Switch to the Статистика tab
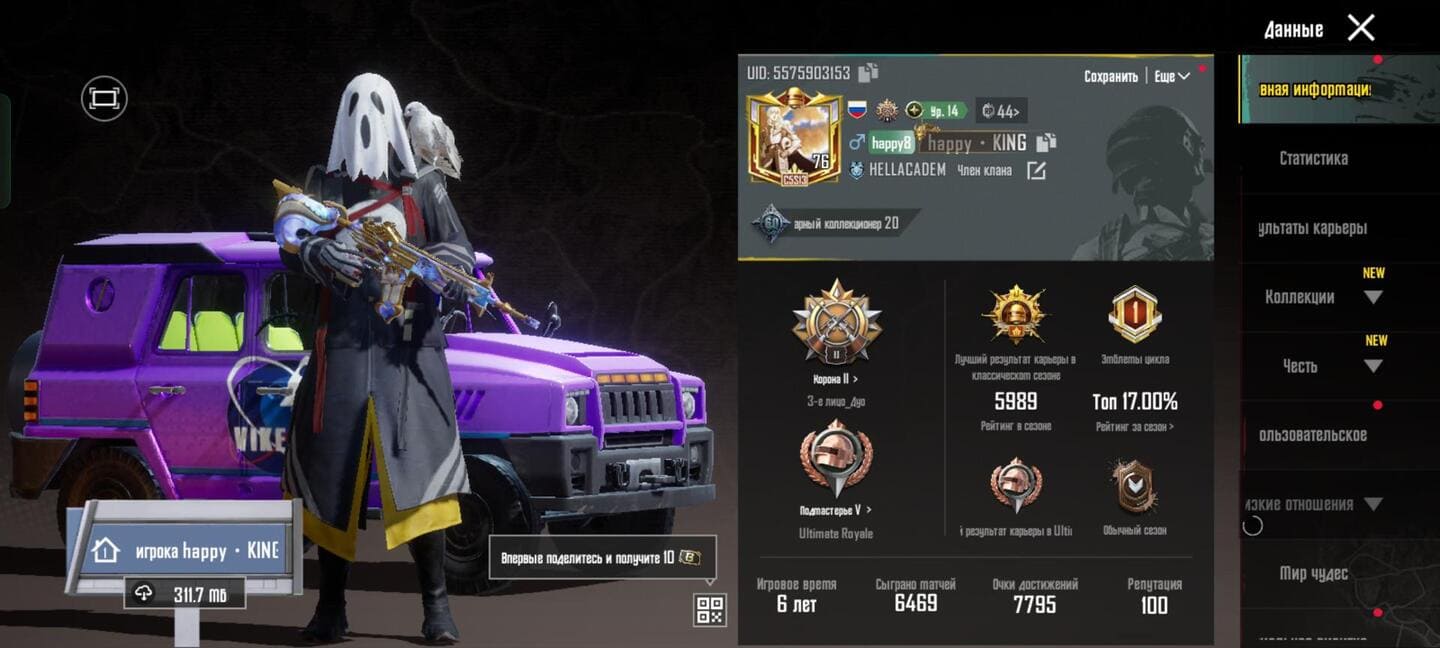Image resolution: width=1440 pixels, height=648 pixels. (1313, 158)
